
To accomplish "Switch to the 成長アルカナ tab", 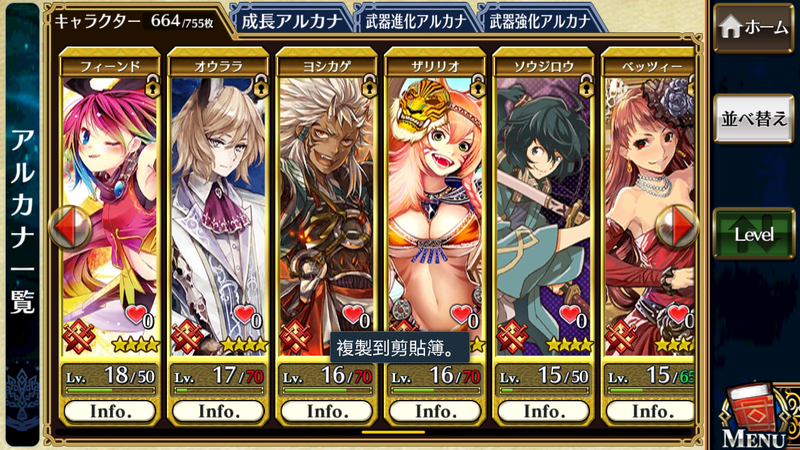I will coord(290,18).
